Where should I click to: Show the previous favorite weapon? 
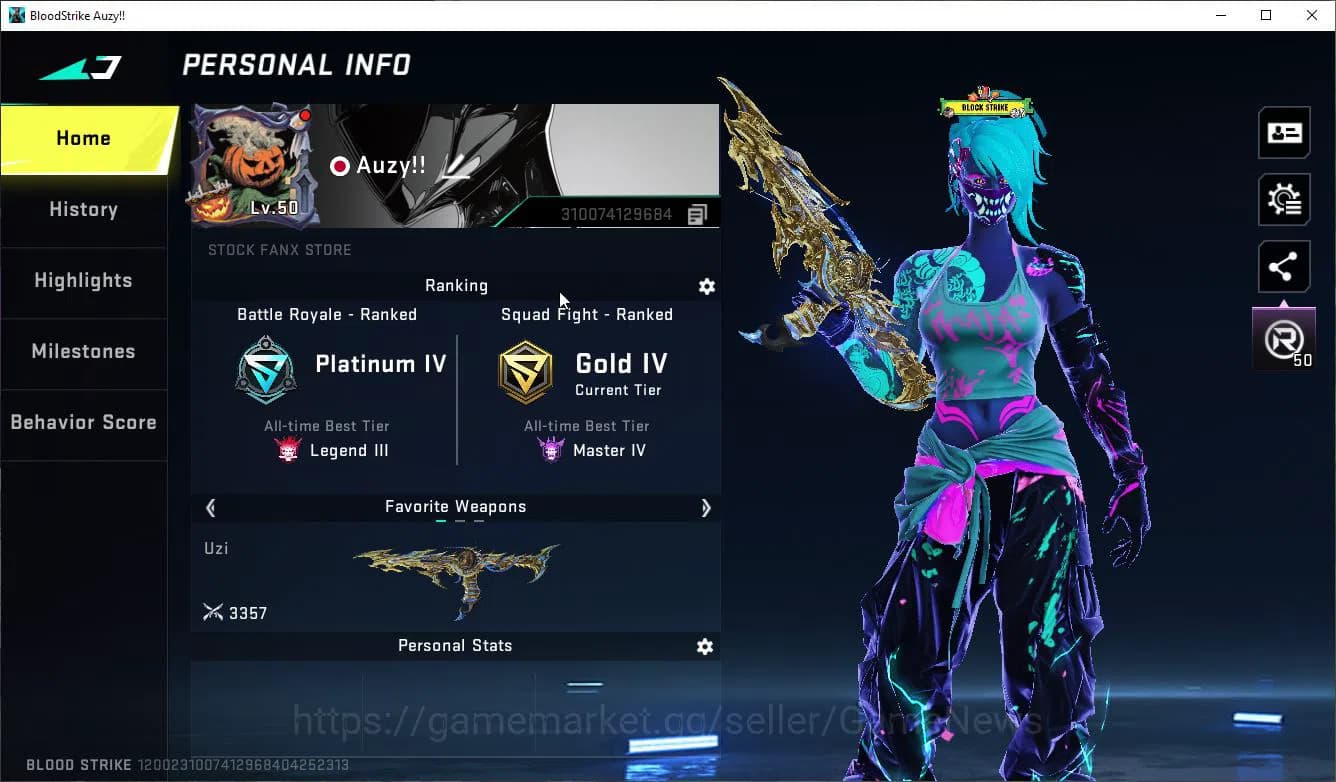(x=210, y=507)
